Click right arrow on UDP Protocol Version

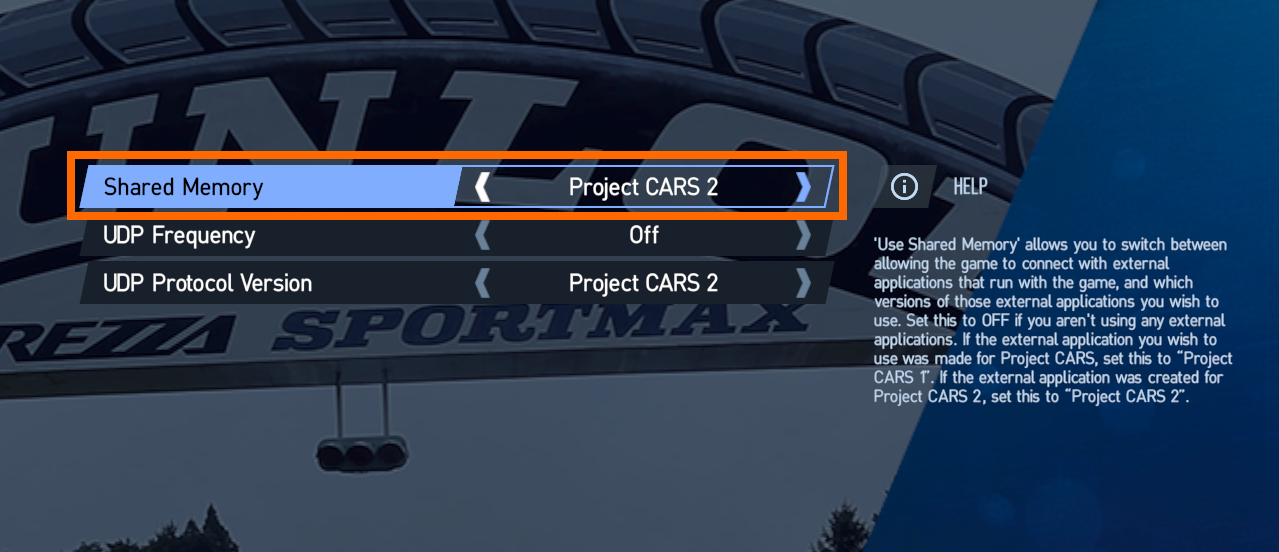tap(803, 284)
